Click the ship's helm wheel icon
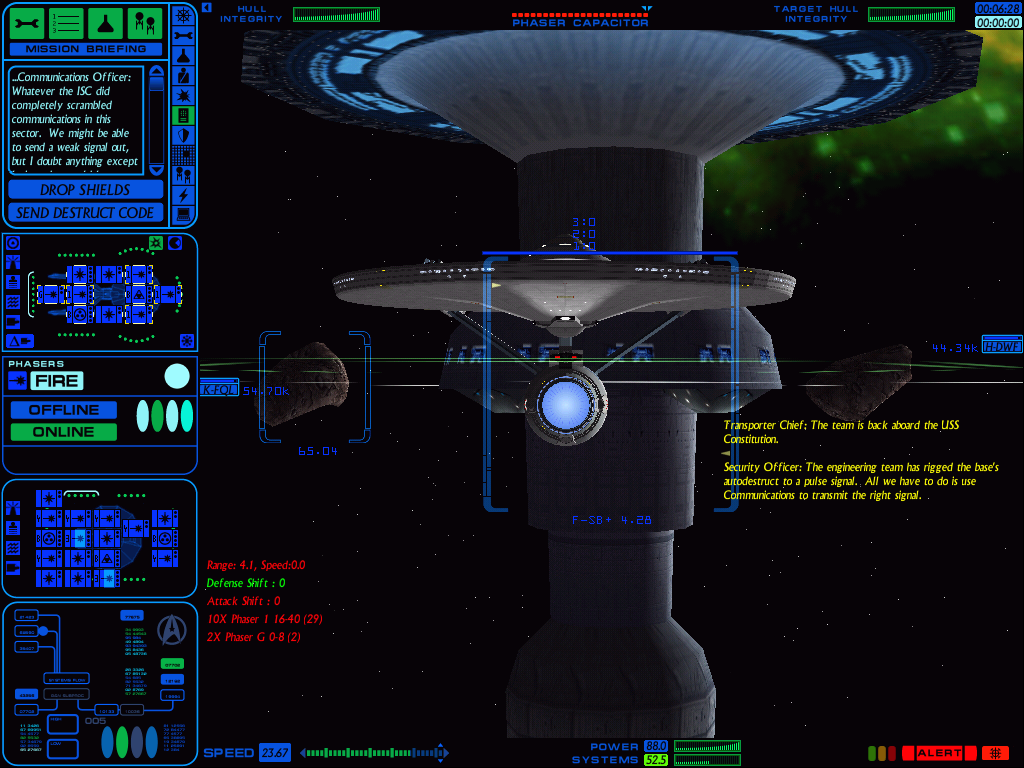This screenshot has width=1024, height=768. pyautogui.click(x=183, y=16)
